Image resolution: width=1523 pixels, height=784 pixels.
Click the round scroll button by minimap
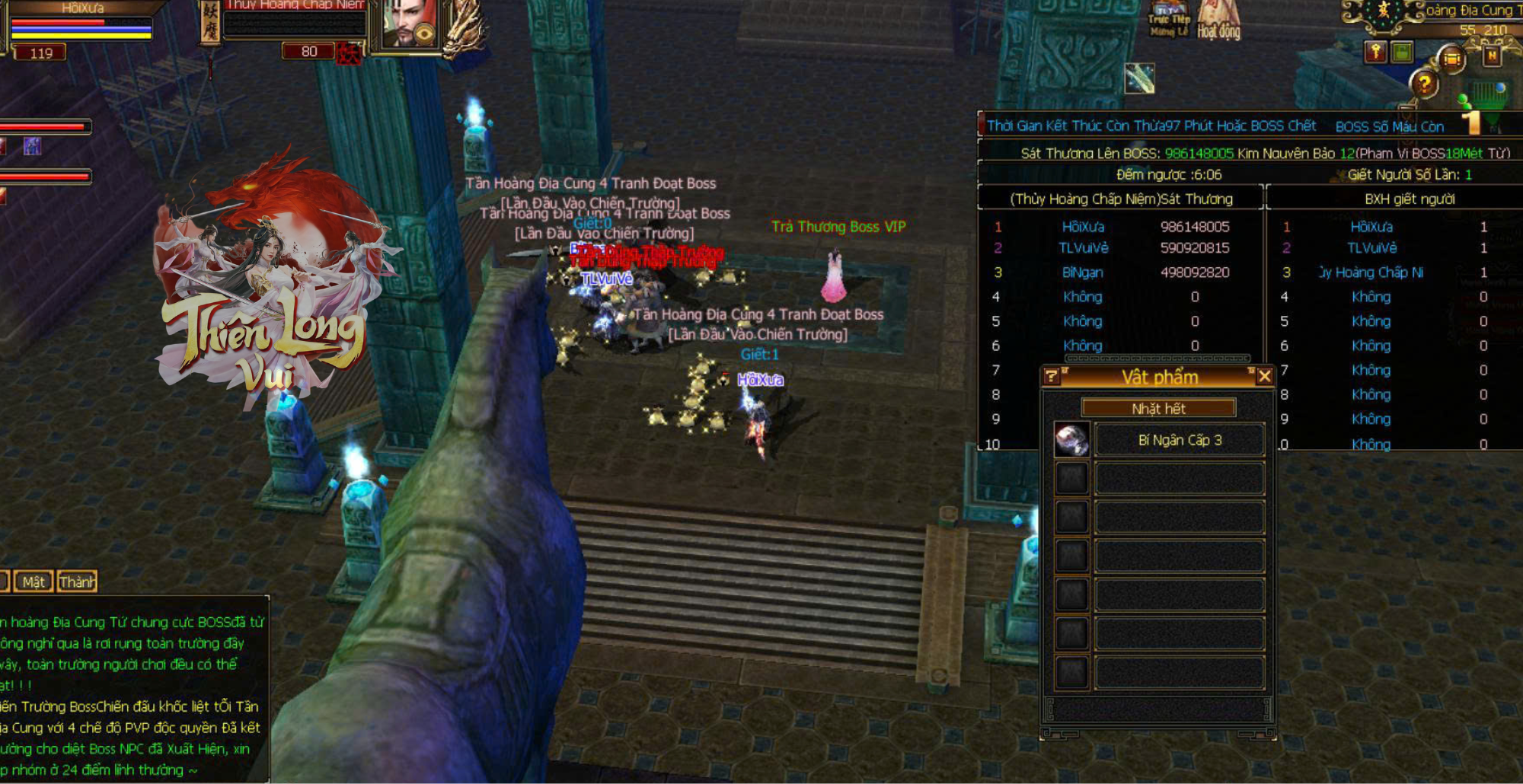click(1452, 59)
